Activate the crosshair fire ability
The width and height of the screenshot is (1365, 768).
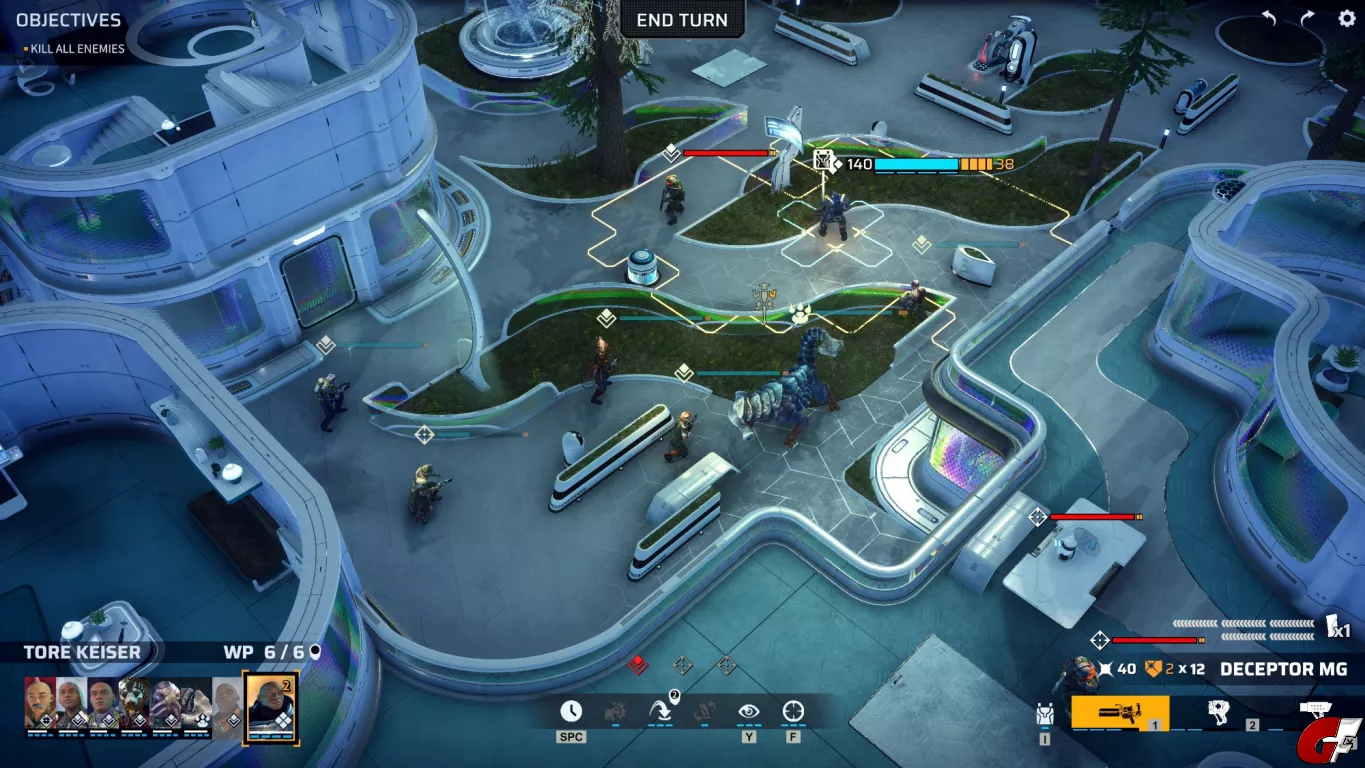tap(793, 711)
